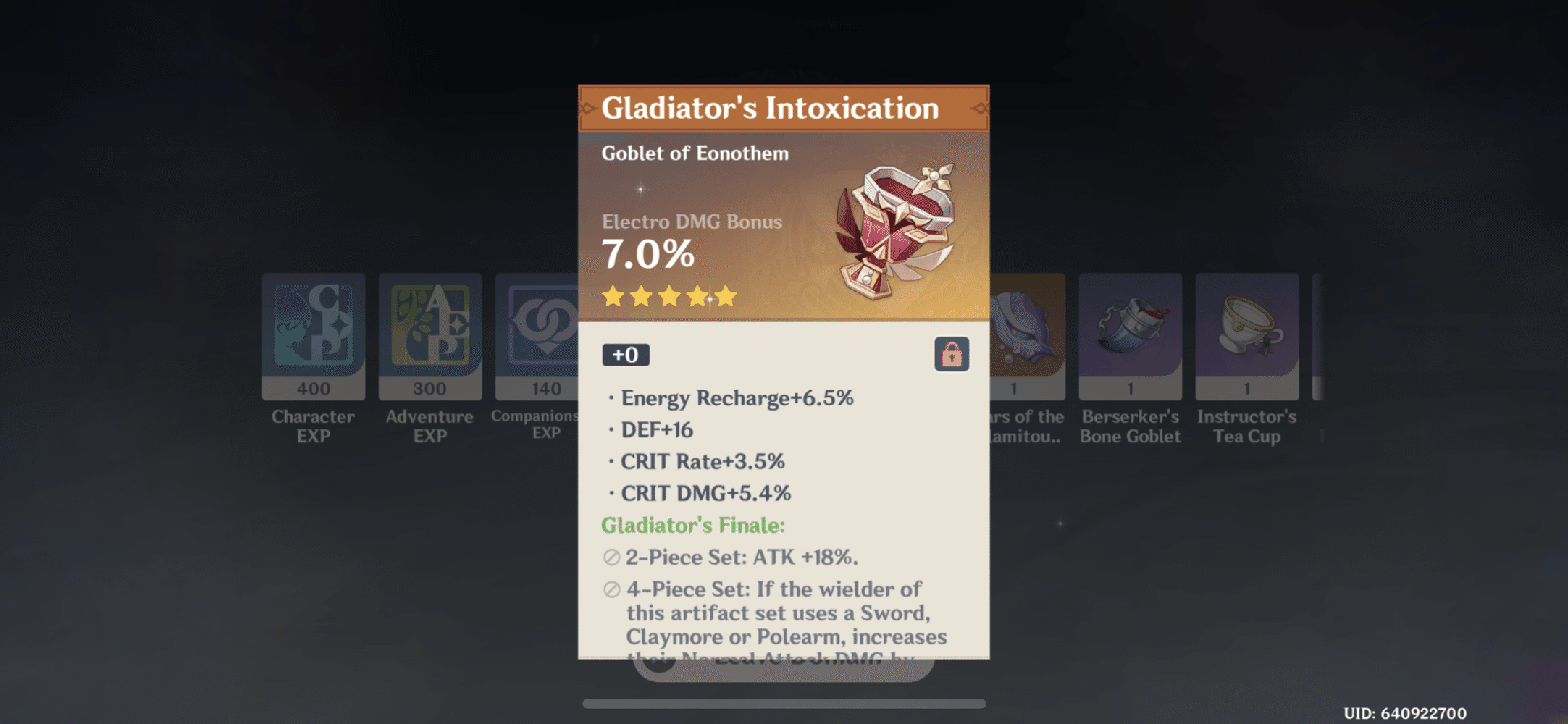Click the Electro DMG Bonus main stat

point(692,222)
